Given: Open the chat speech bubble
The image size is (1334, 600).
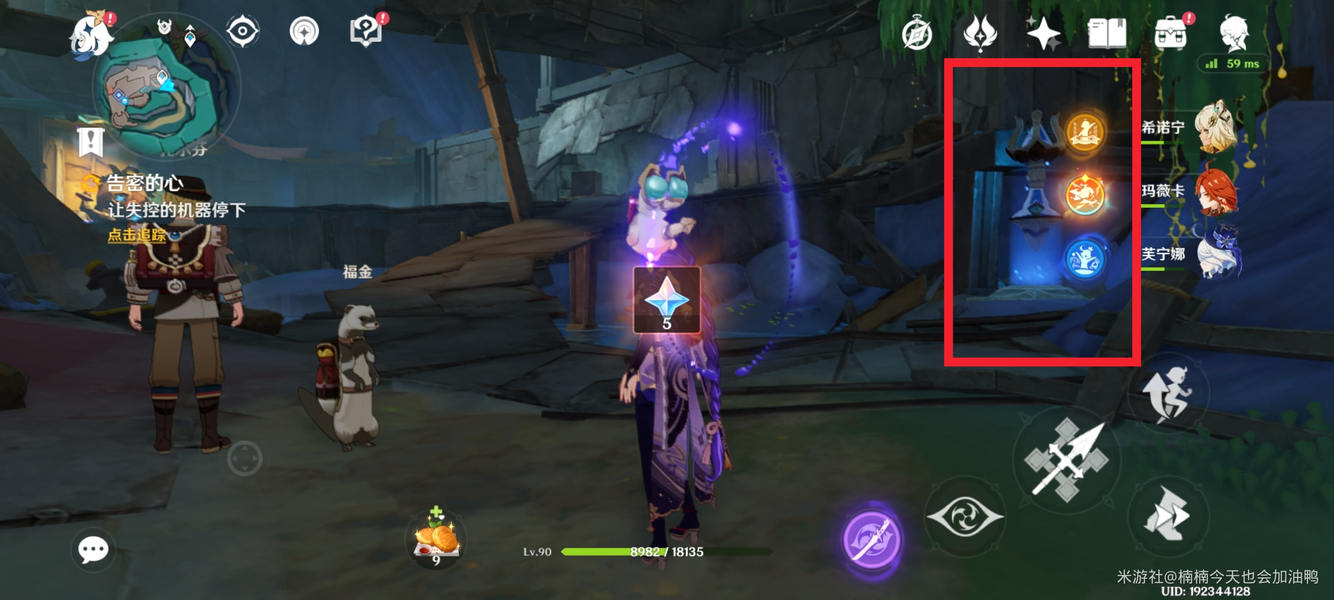Looking at the screenshot, I should click(x=93, y=549).
